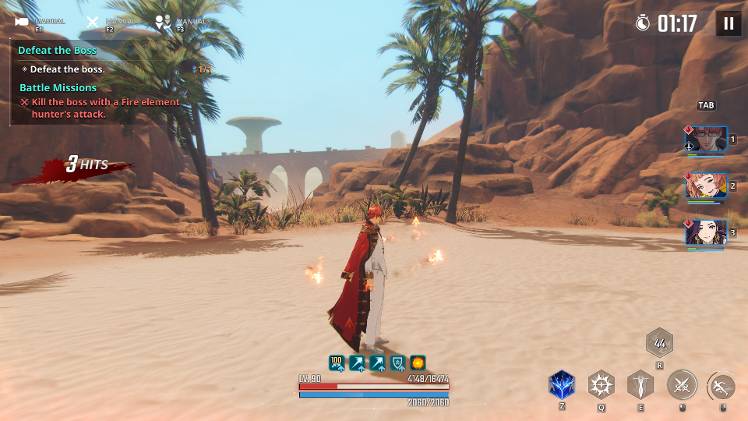Perform the crossed-swords basic attack

(x=682, y=385)
